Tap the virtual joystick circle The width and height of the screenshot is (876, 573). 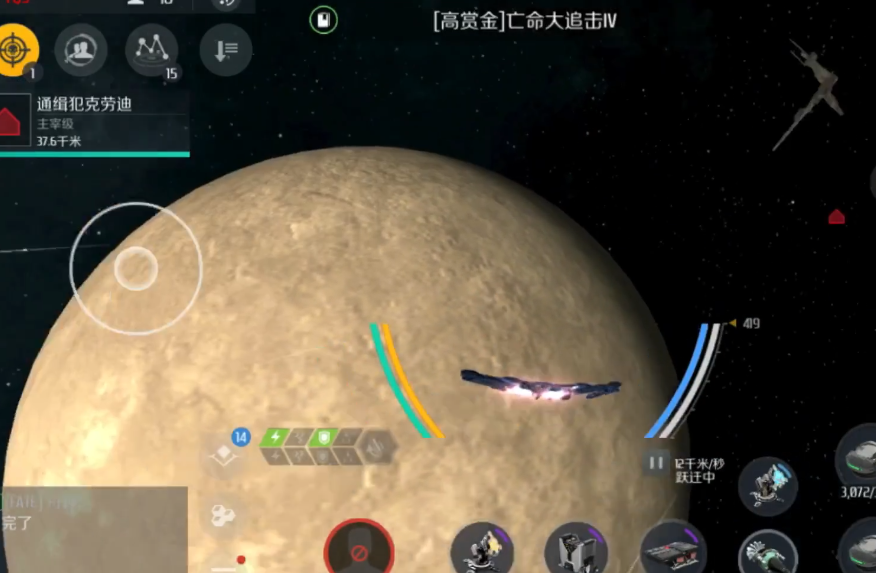pos(136,268)
